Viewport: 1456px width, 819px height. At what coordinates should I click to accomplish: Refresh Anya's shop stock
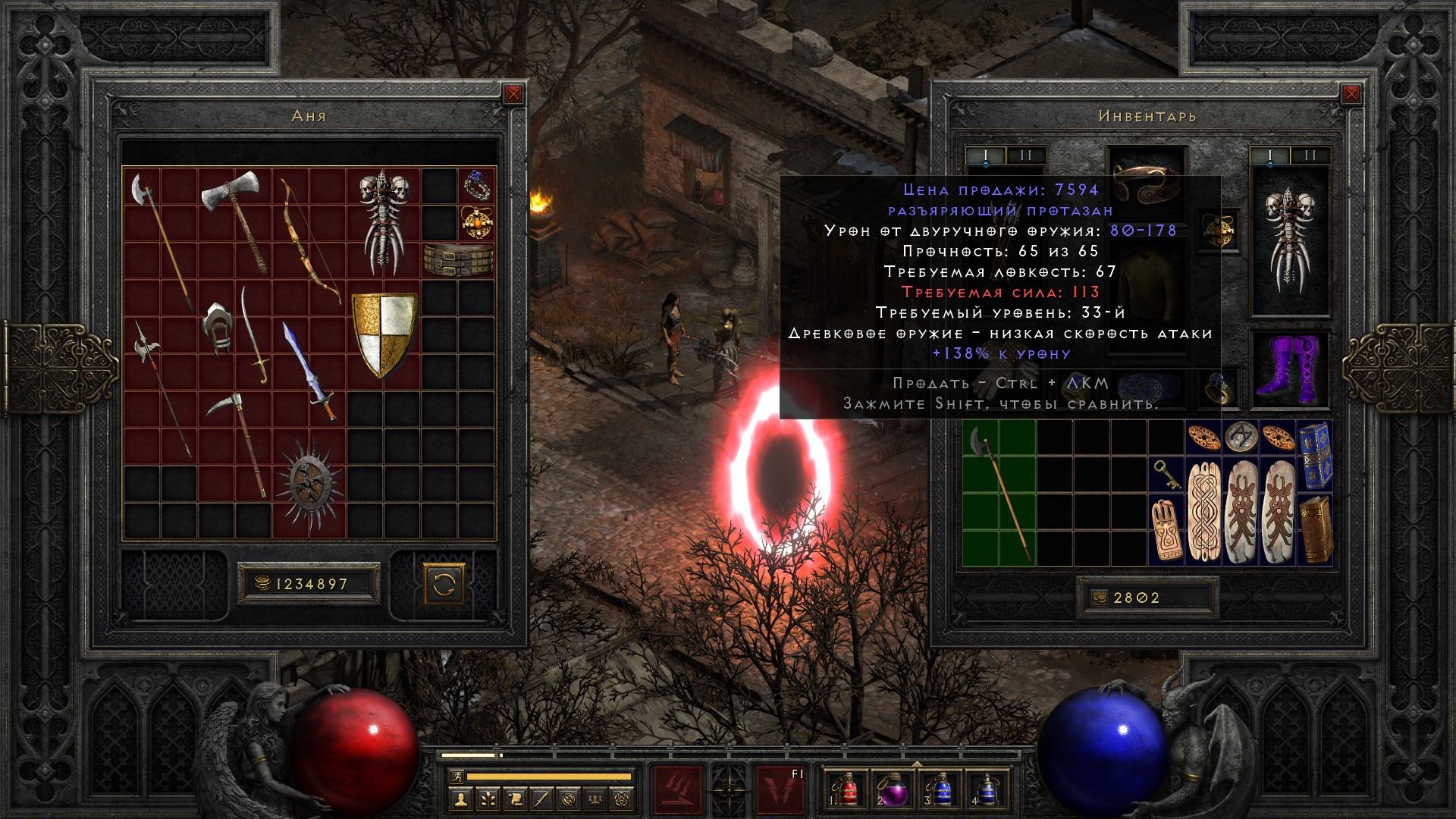444,585
